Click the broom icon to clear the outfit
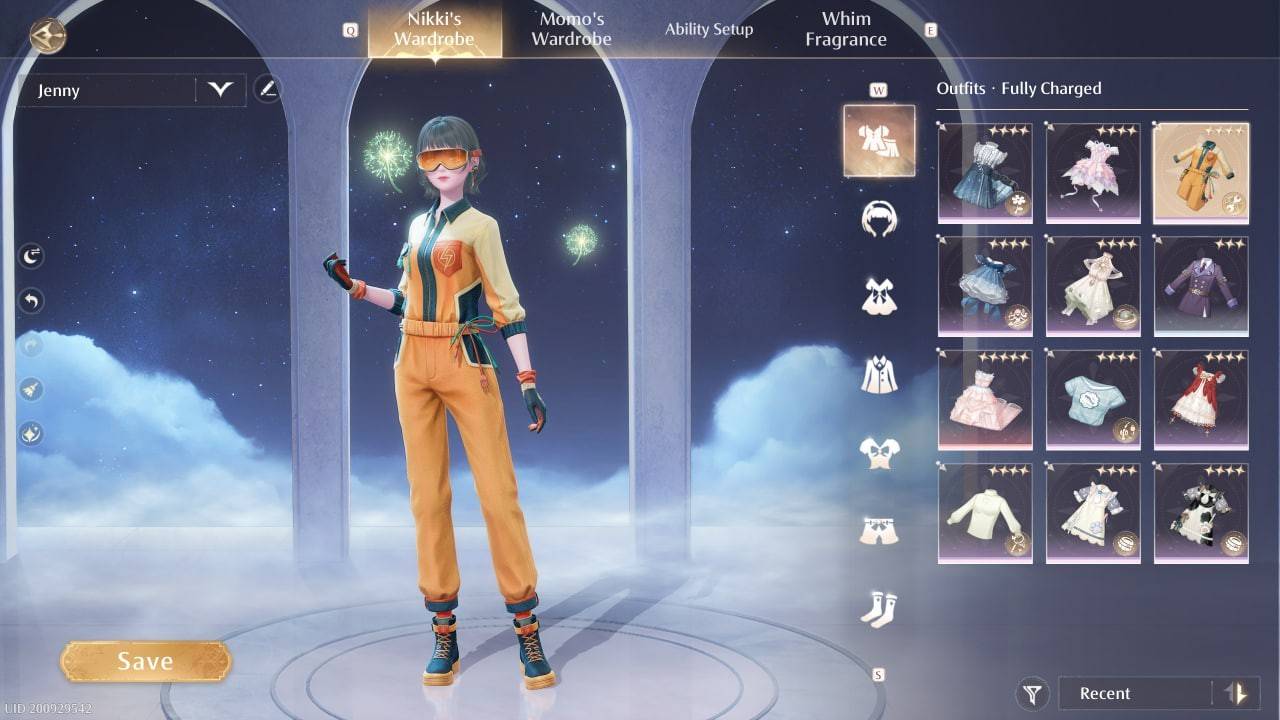This screenshot has width=1280, height=720. point(31,390)
